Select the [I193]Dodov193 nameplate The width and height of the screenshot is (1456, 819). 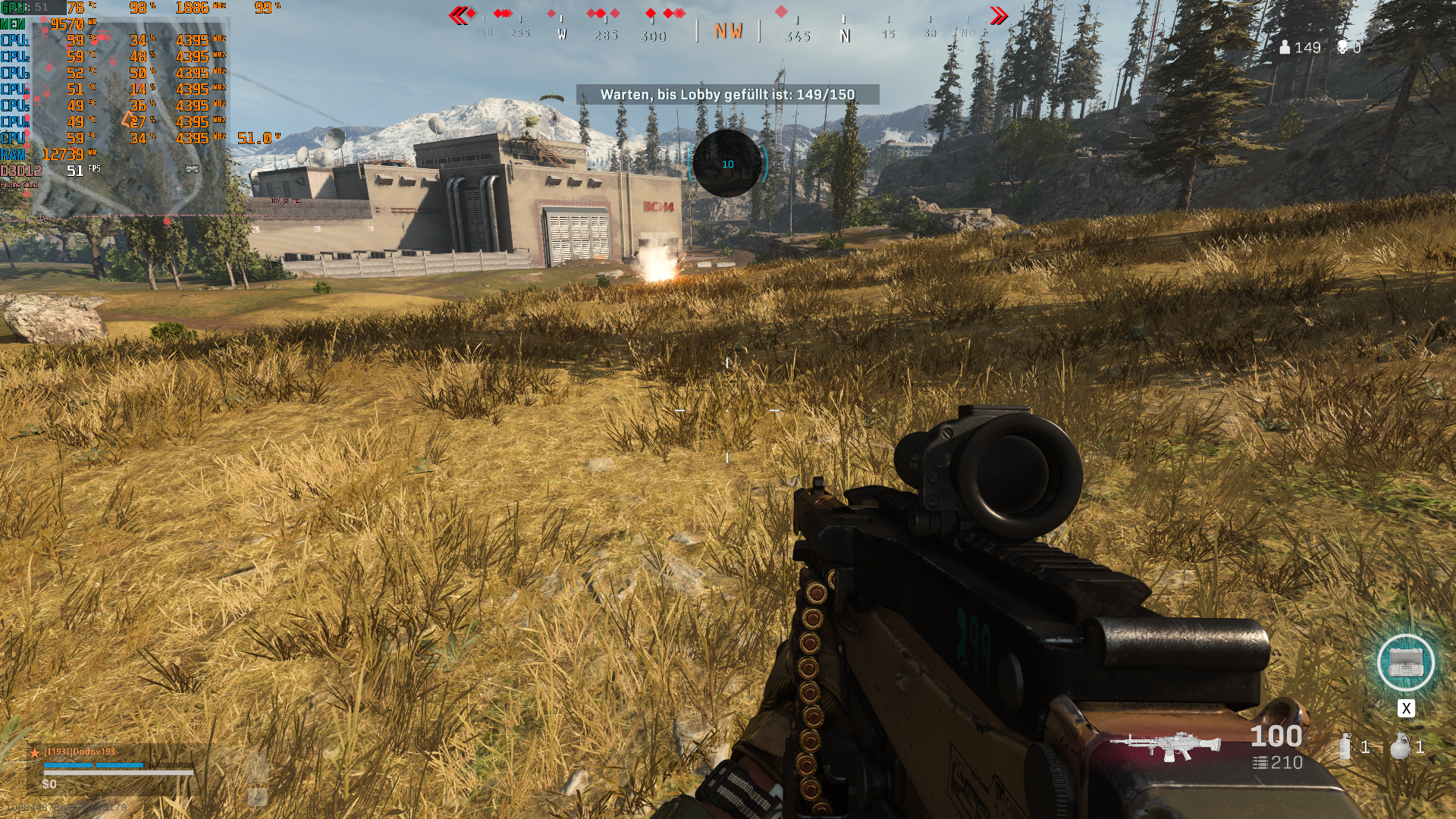80,751
